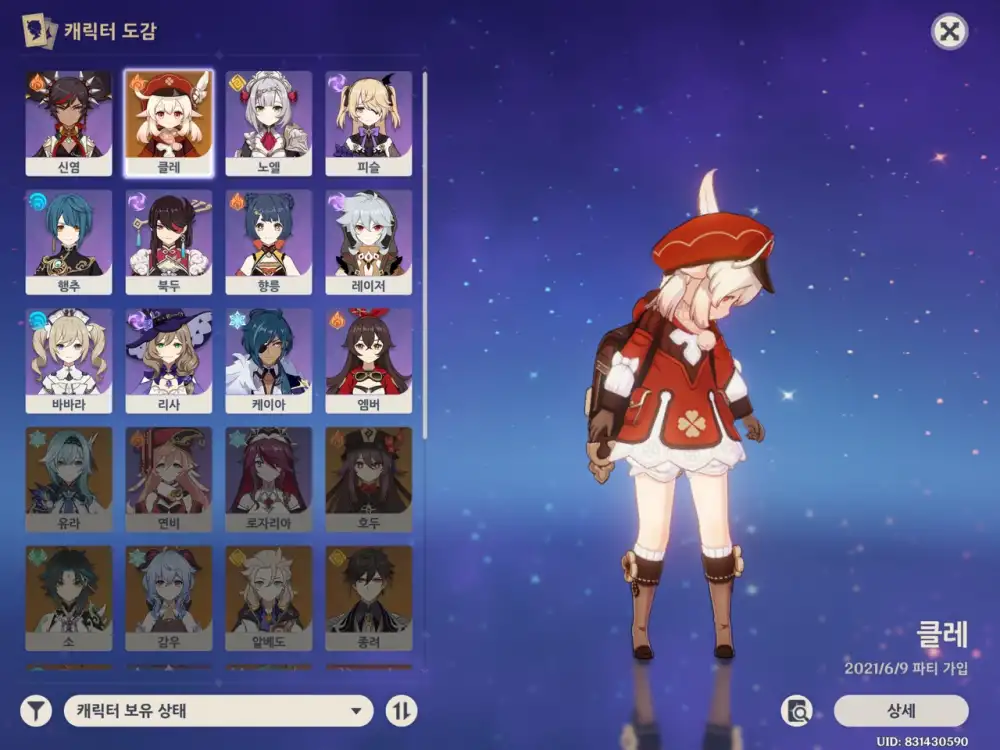Open the funnel filter options
1000x750 pixels.
coord(37,711)
